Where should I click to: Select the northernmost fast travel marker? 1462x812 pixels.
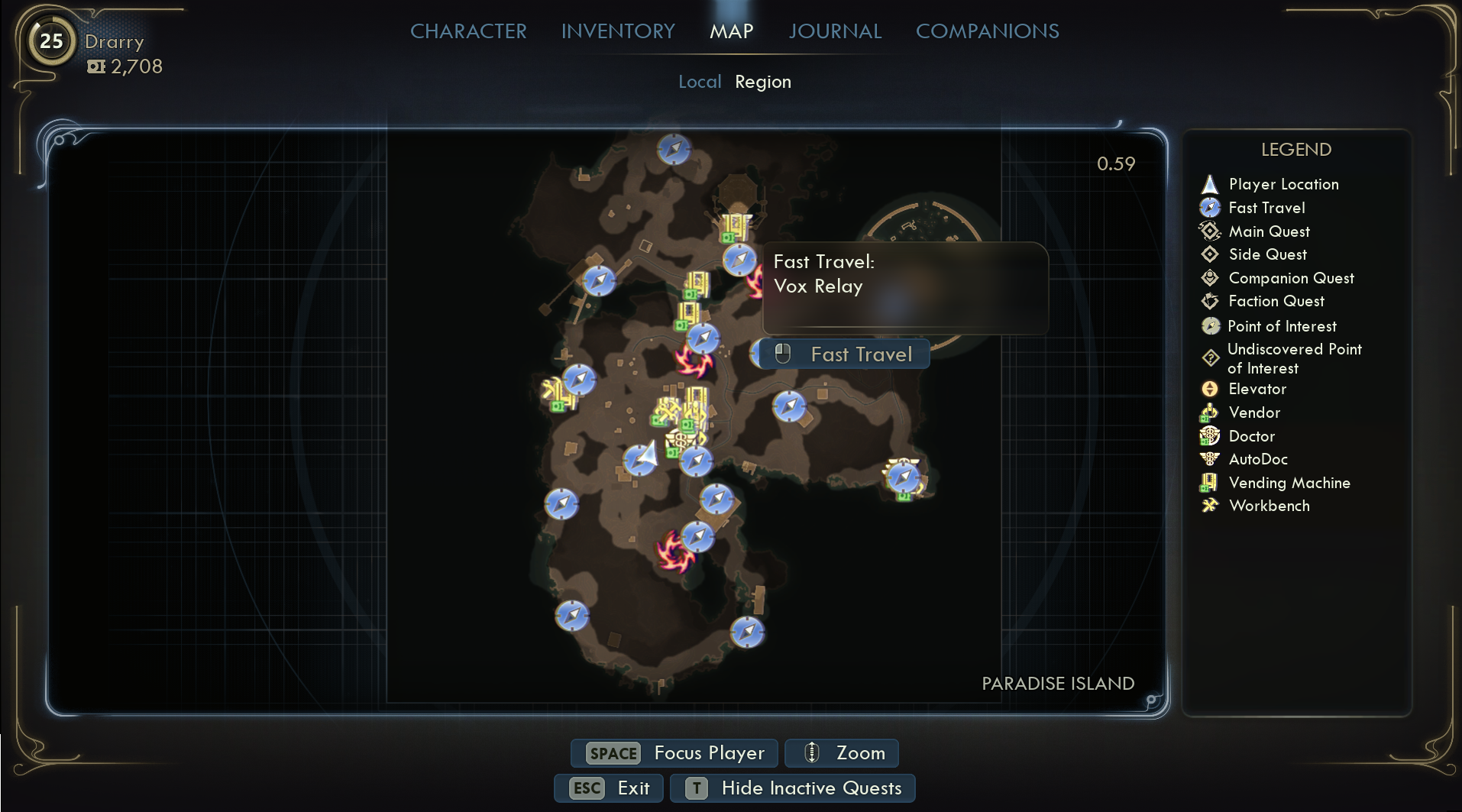click(x=674, y=150)
